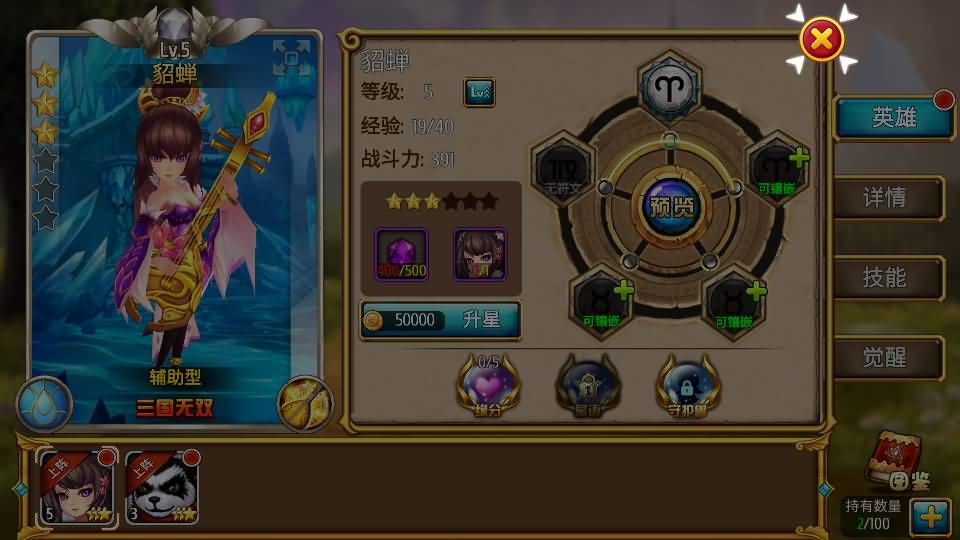Choose the 貂蝉 hero portrait in roster
The image size is (960, 540).
77,487
